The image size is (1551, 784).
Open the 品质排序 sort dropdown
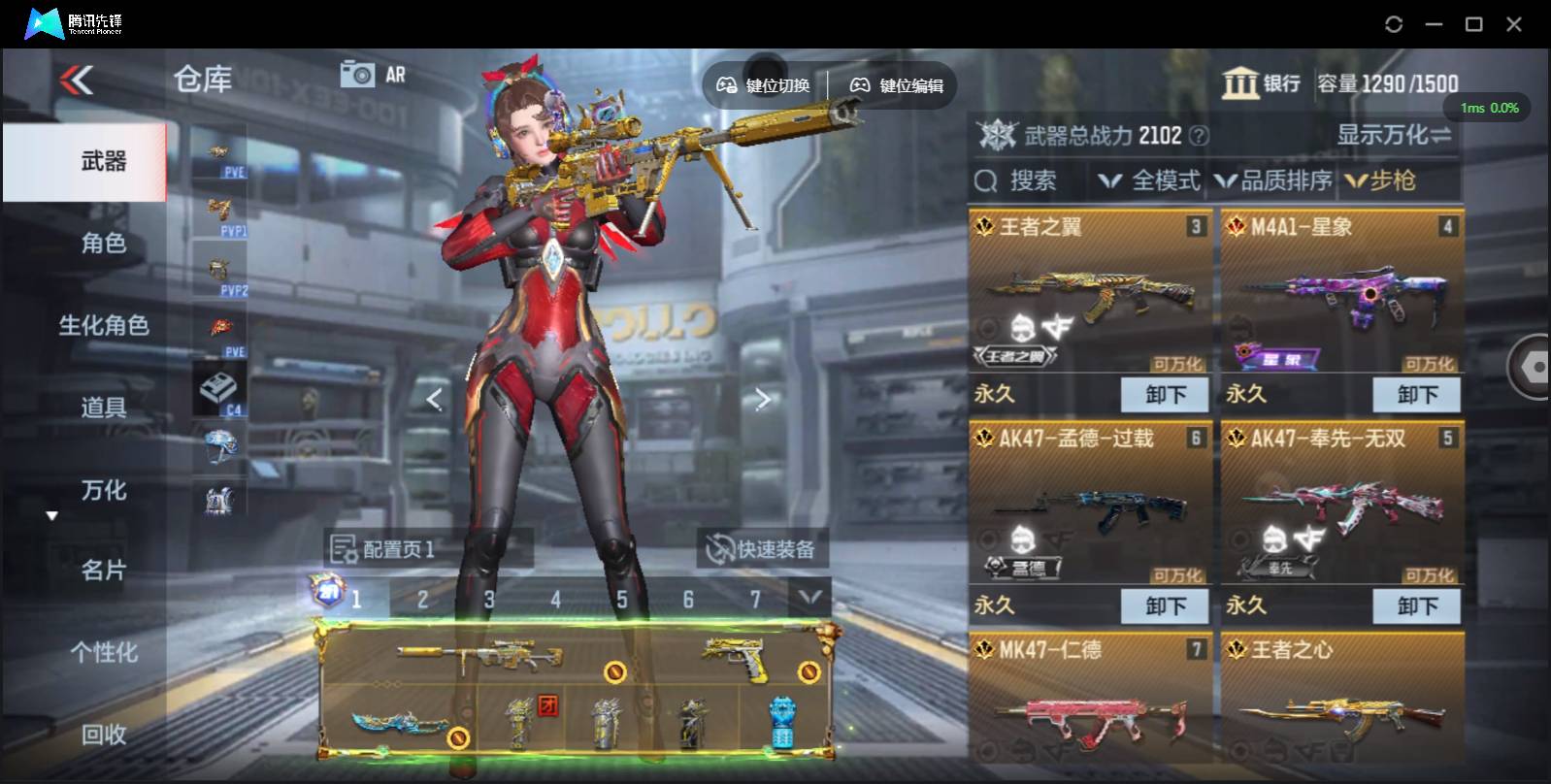click(x=1274, y=180)
